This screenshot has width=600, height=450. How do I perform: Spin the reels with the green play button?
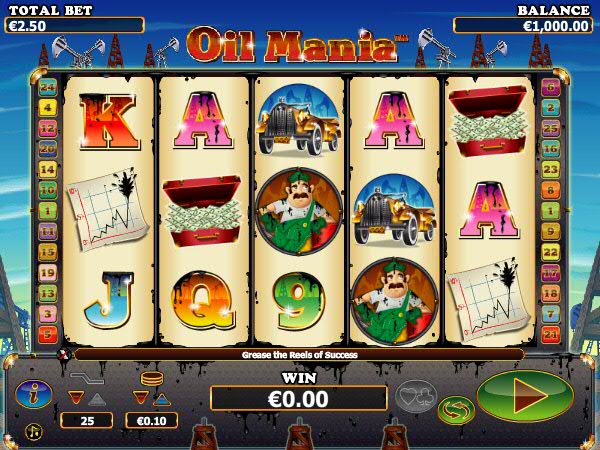[x=525, y=395]
